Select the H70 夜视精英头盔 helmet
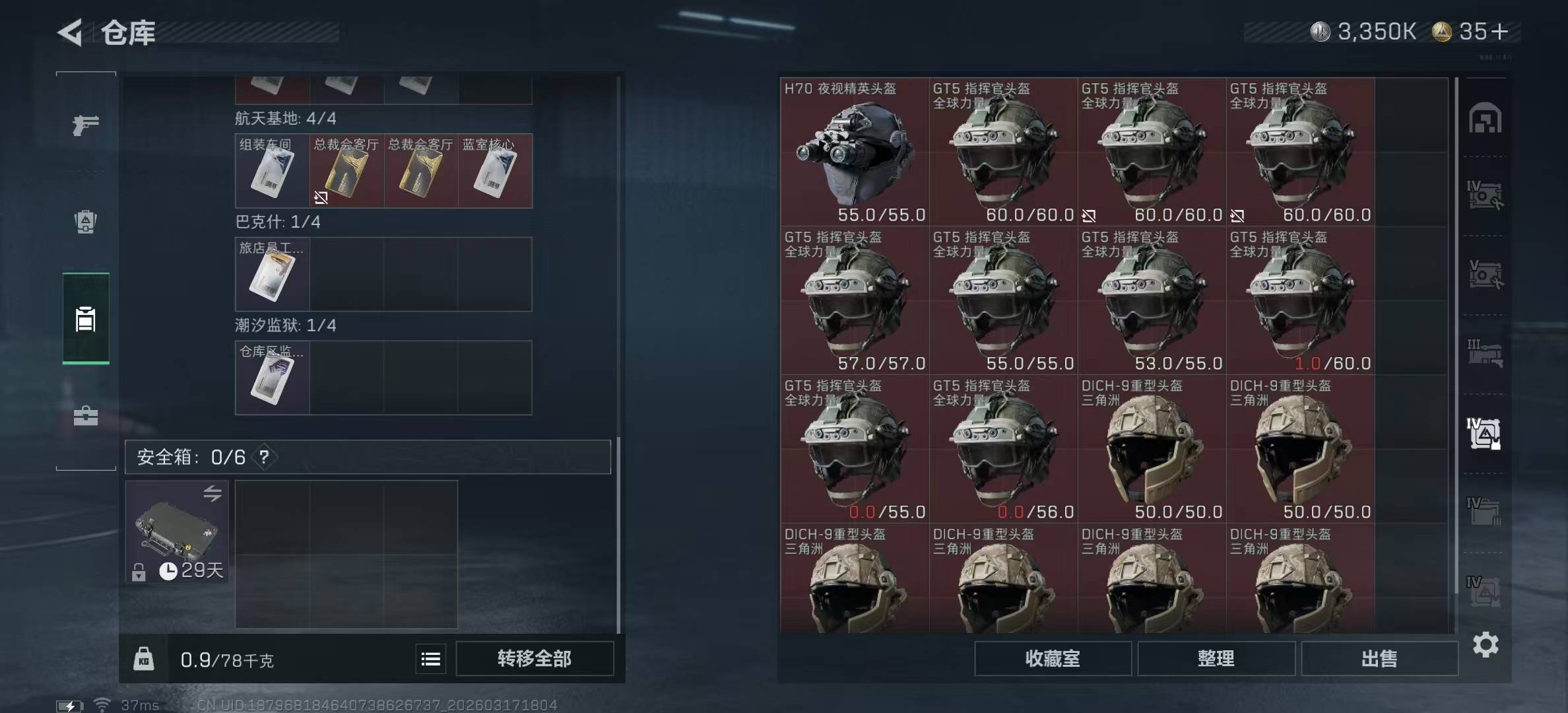 tap(855, 153)
